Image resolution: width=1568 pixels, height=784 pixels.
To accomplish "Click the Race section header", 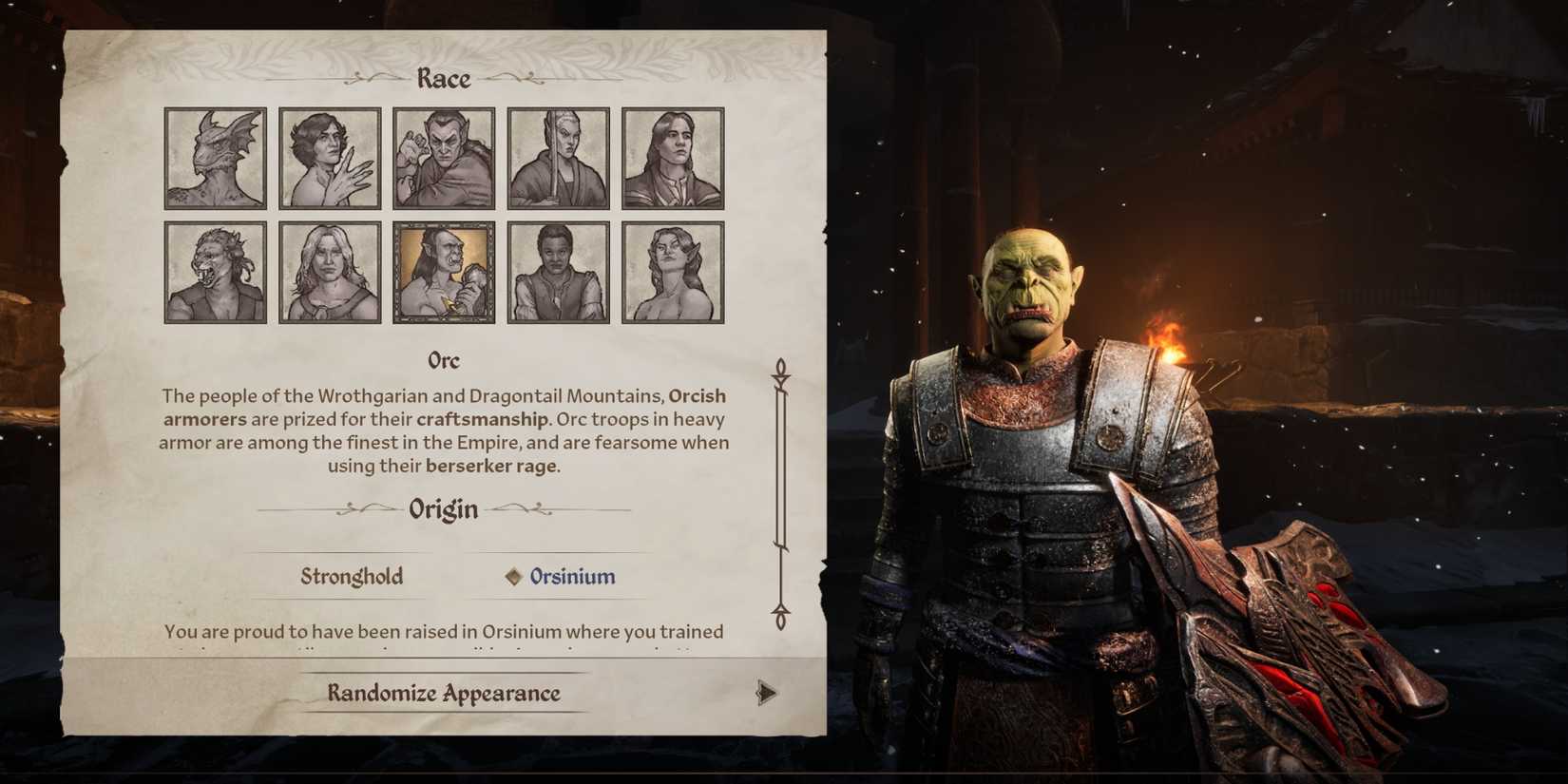I will (x=444, y=78).
